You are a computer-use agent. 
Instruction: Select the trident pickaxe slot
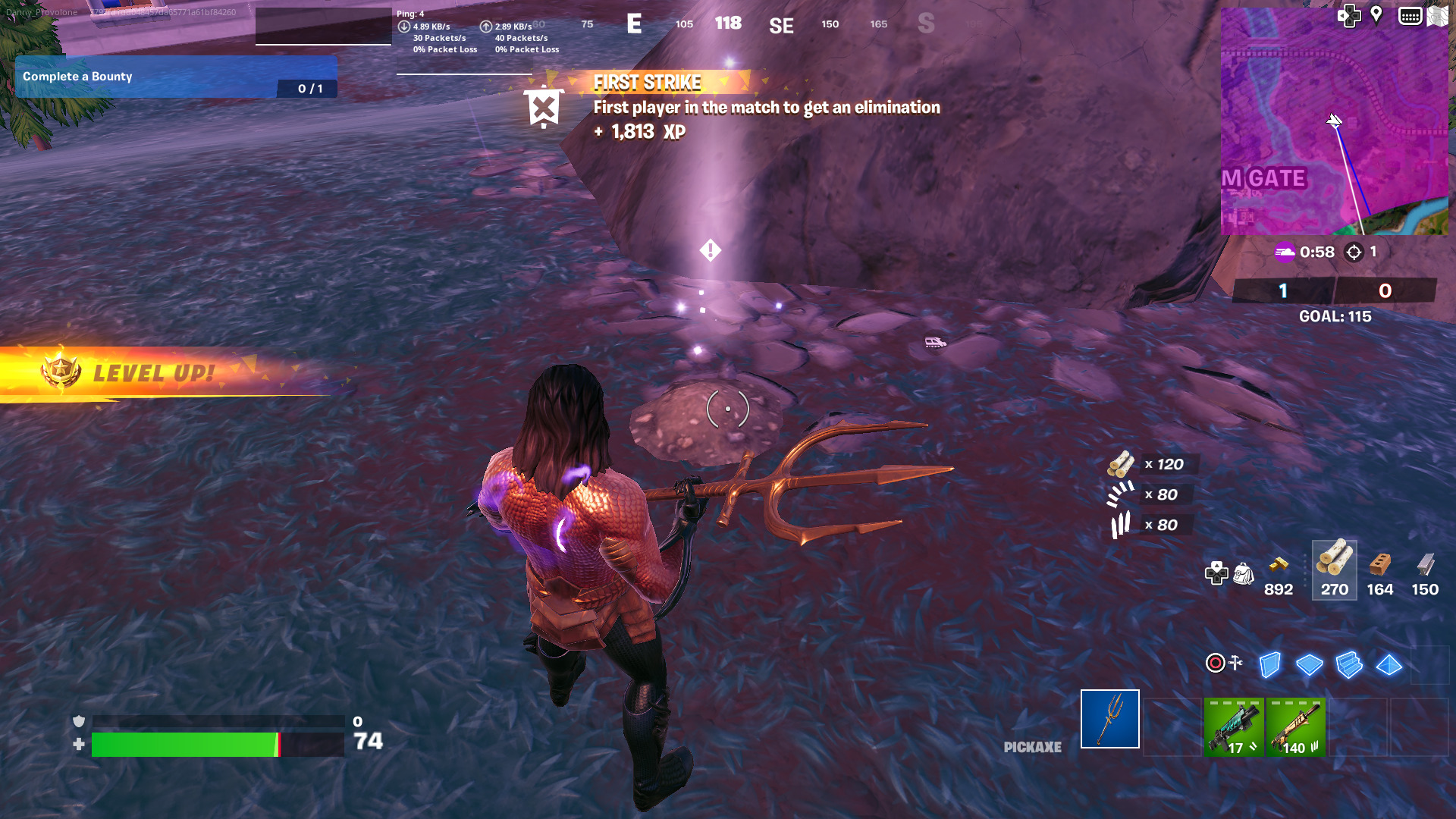pos(1109,719)
